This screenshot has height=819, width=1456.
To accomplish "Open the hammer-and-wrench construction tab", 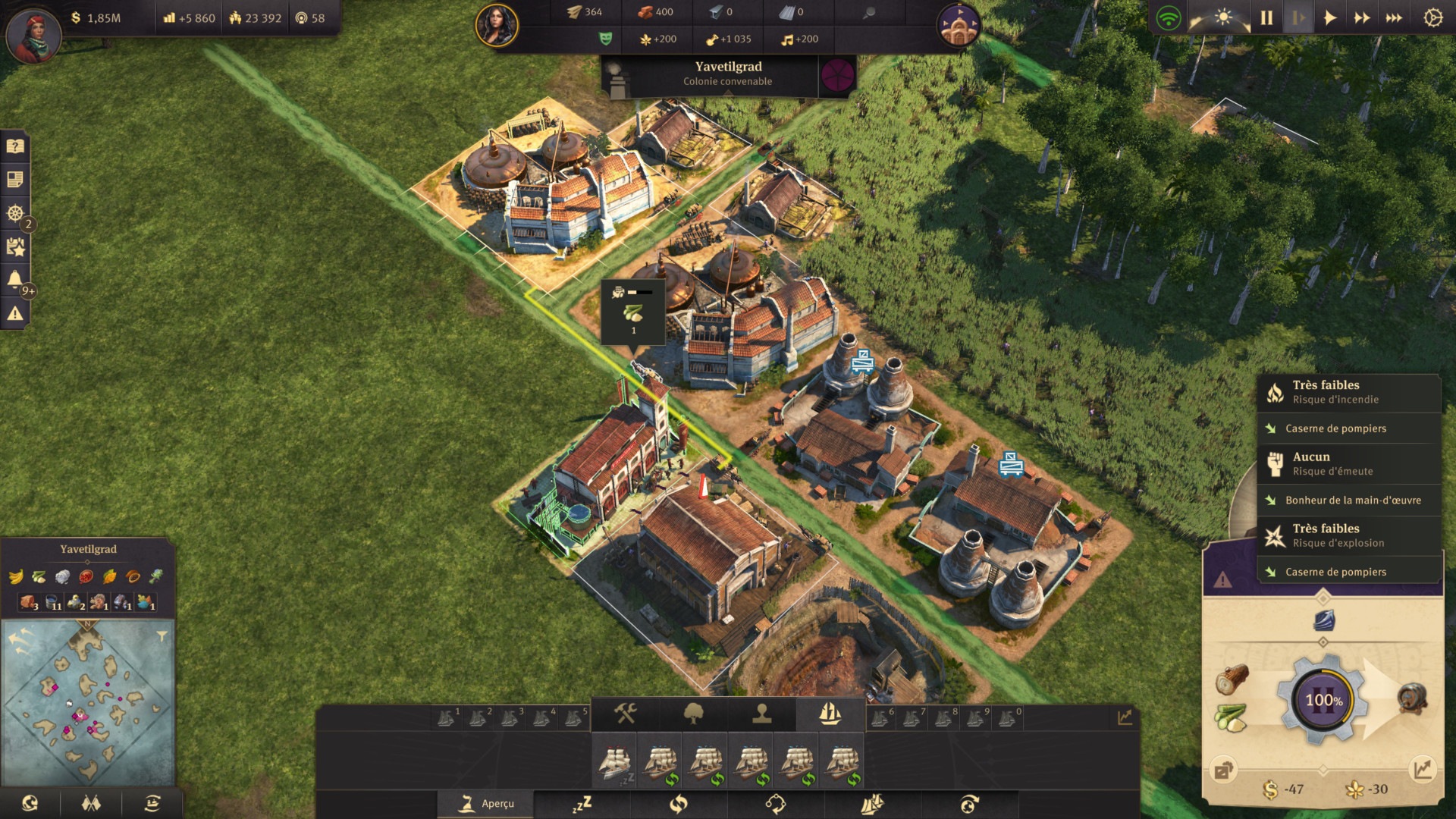I will pos(625,714).
